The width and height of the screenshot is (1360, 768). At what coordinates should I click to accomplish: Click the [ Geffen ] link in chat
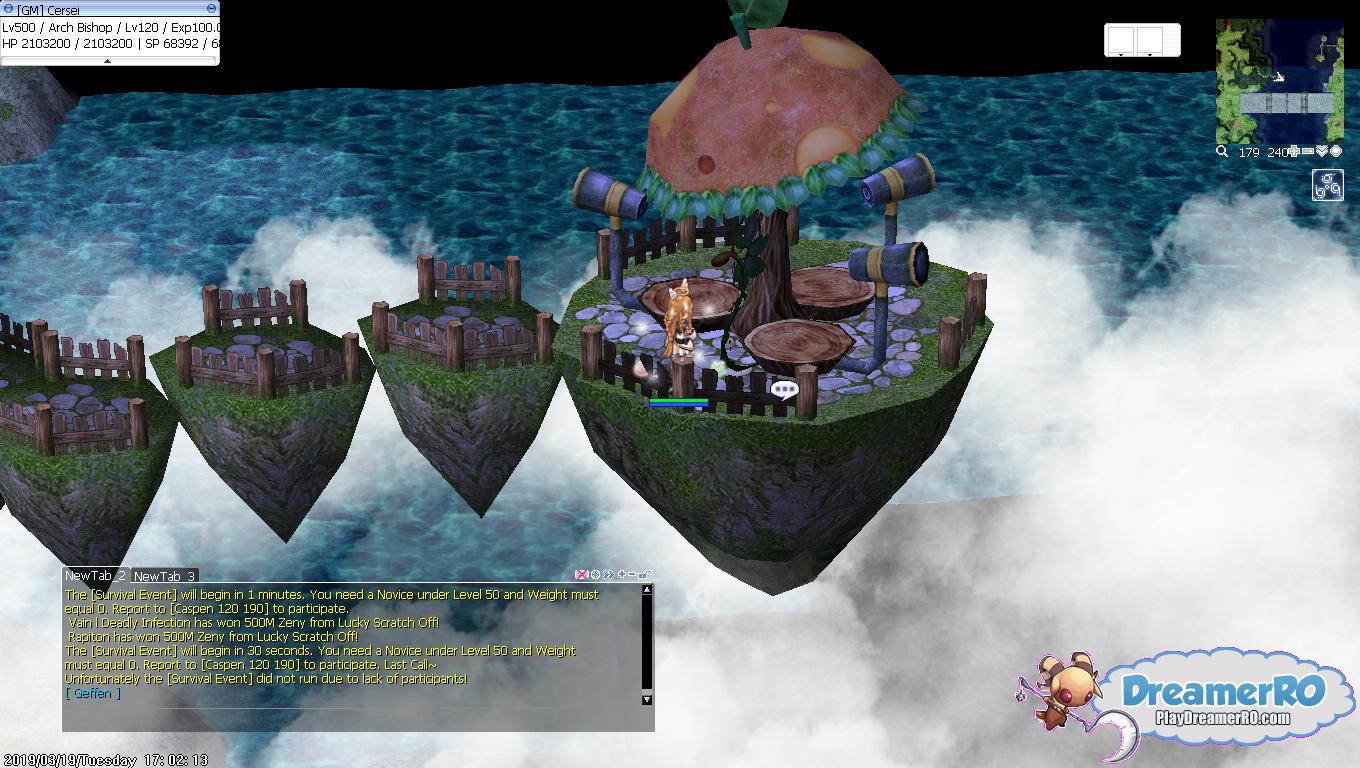(92, 693)
